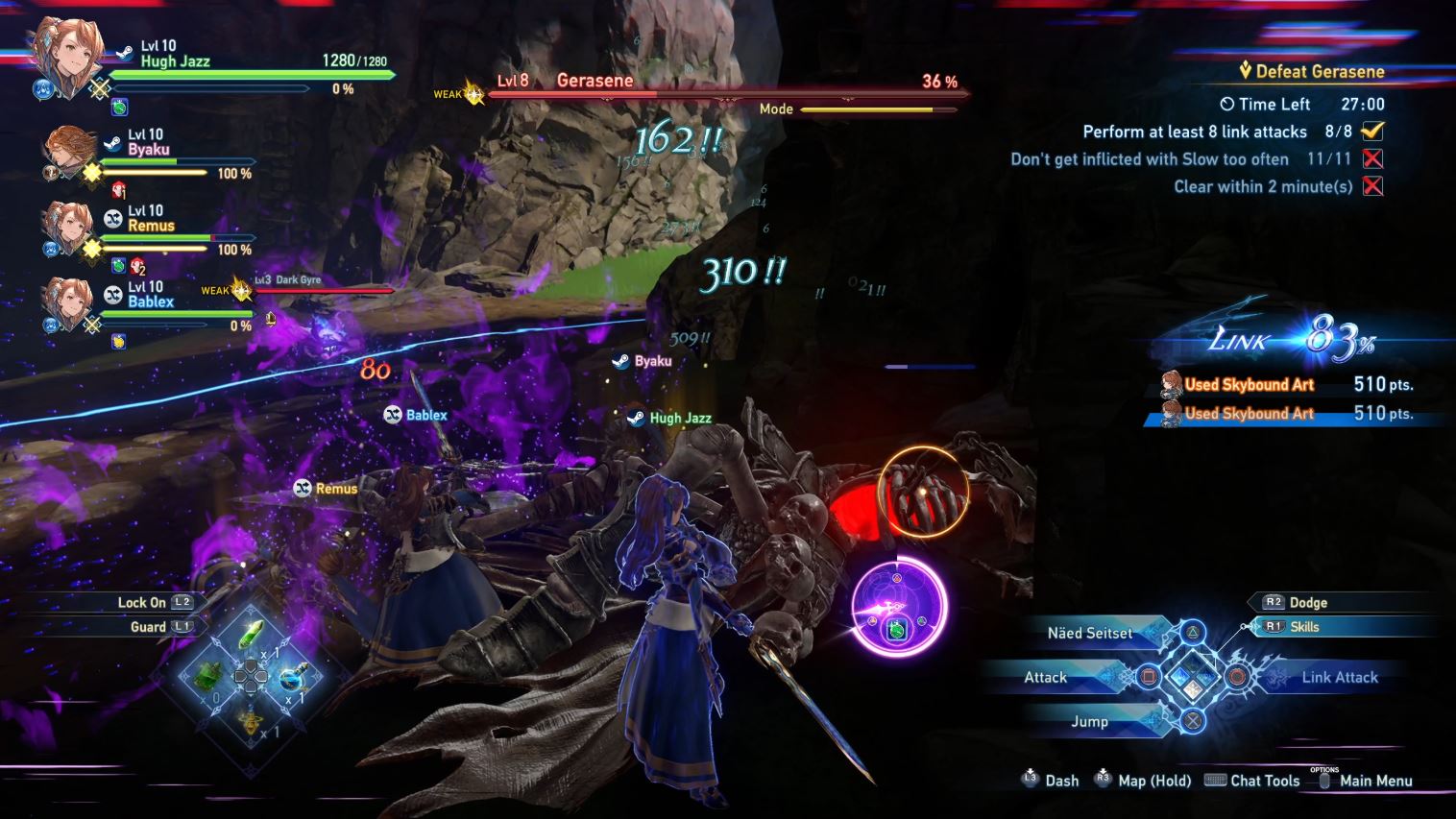This screenshot has width=1456, height=819.
Task: Toggle the checkmark for 'Perform at least 8 link attacks'
Action: (x=1373, y=132)
